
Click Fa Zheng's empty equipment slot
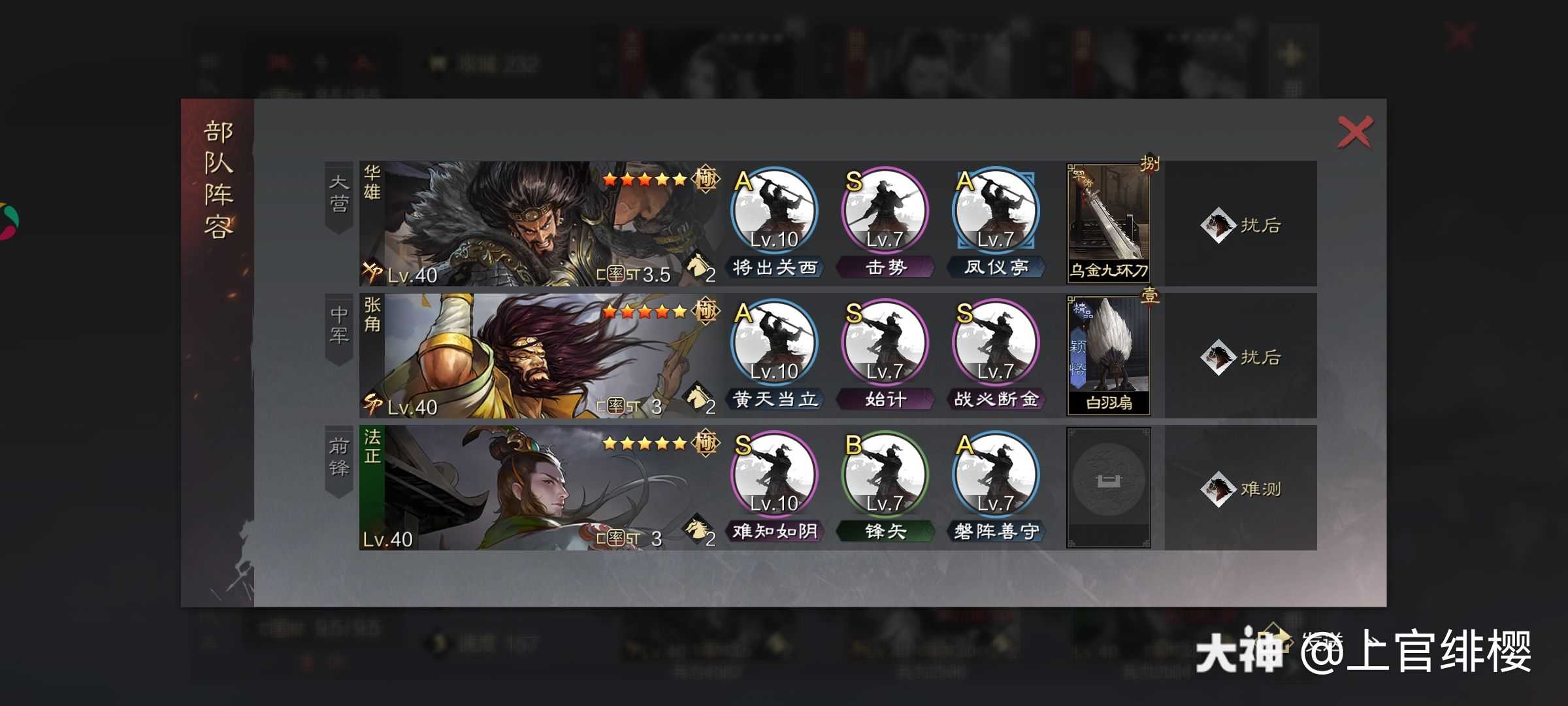click(1108, 488)
